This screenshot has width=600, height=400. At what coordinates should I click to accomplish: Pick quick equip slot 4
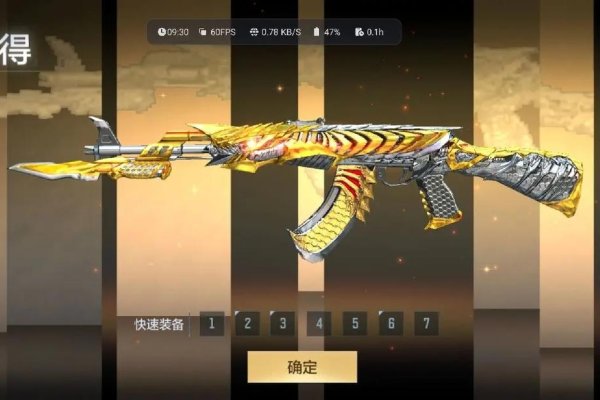click(x=319, y=324)
